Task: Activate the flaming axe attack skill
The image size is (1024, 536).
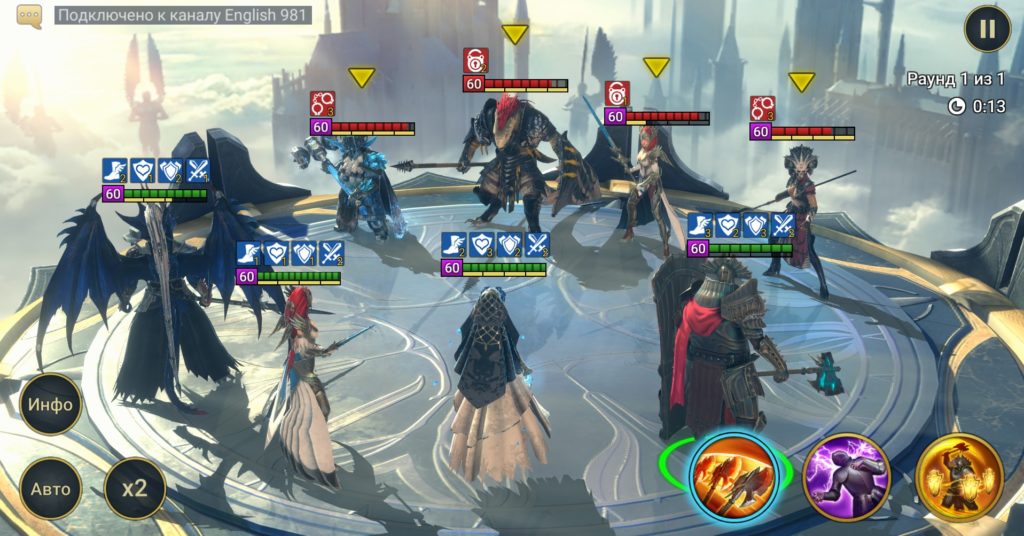Action: point(733,476)
